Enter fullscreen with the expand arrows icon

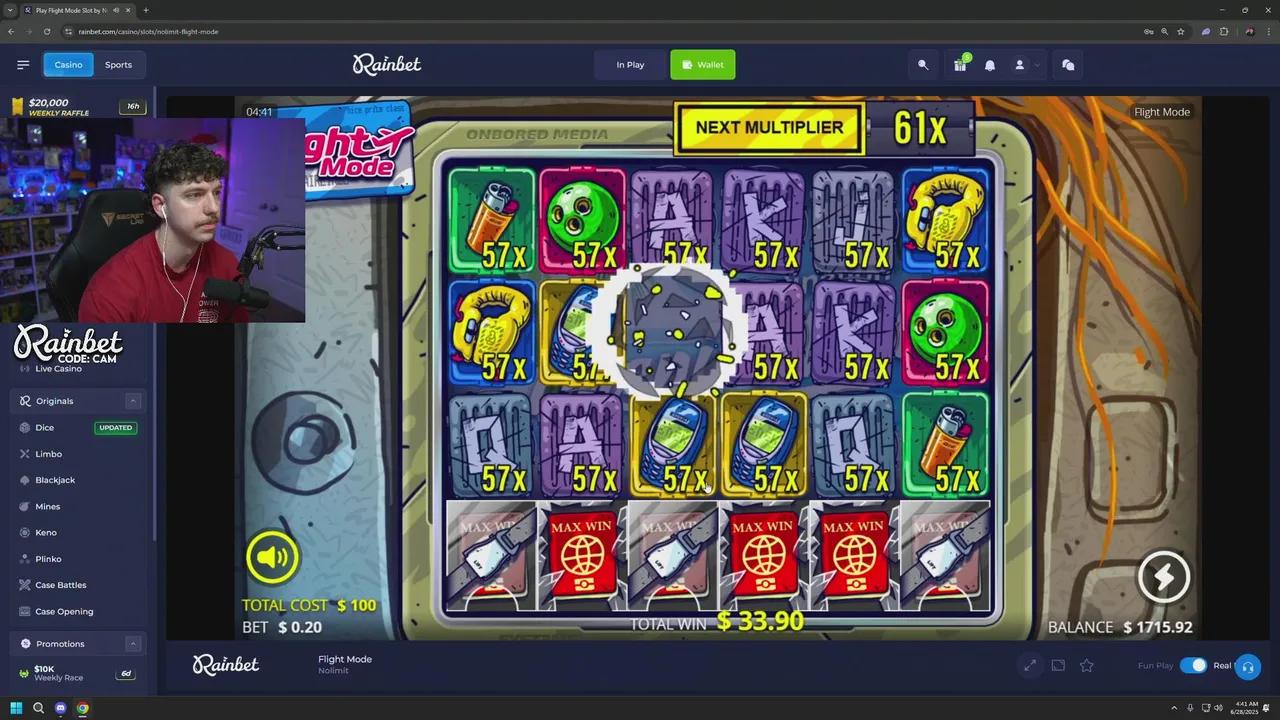(x=1030, y=665)
